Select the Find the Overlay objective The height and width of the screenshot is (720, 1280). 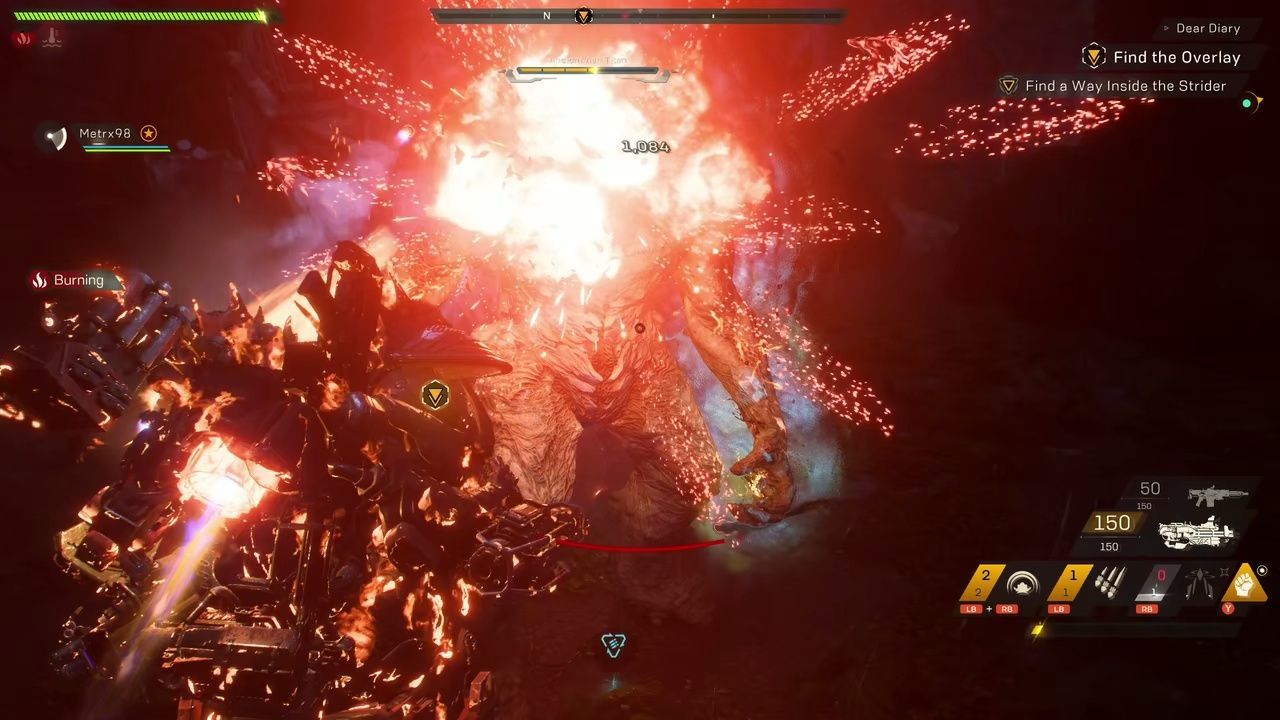pos(1176,57)
